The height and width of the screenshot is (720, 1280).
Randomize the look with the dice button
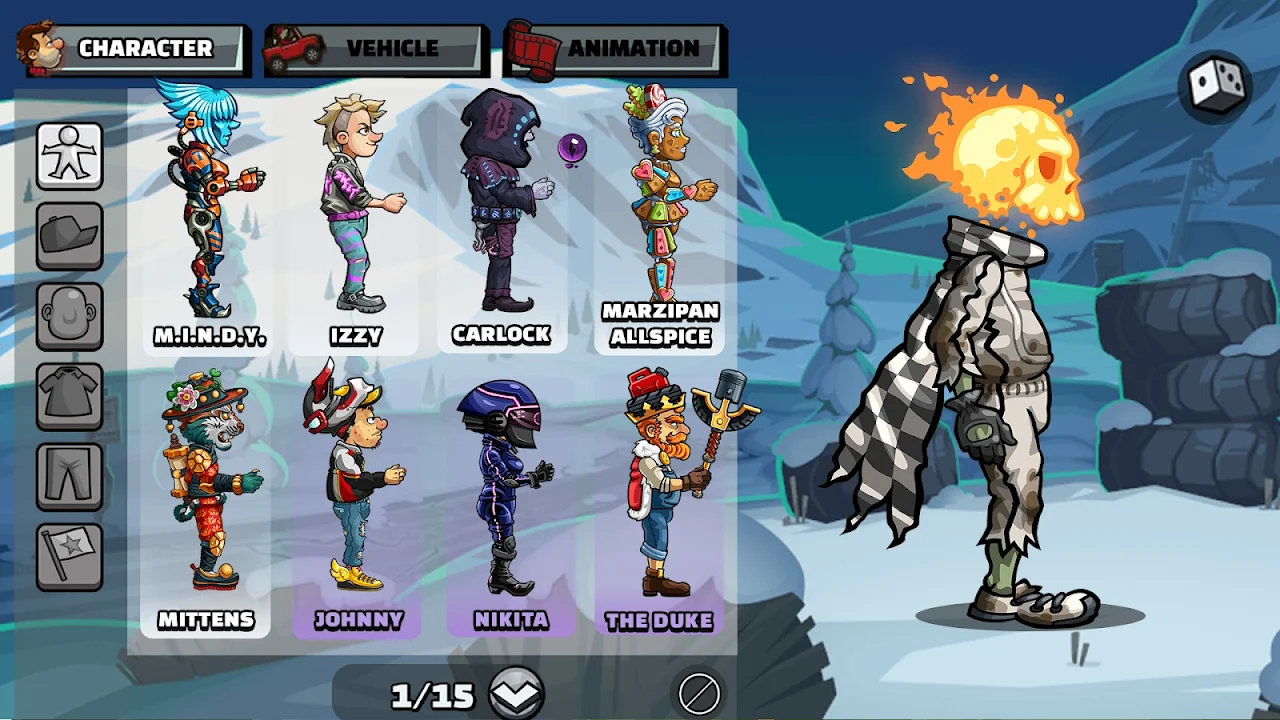1216,86
